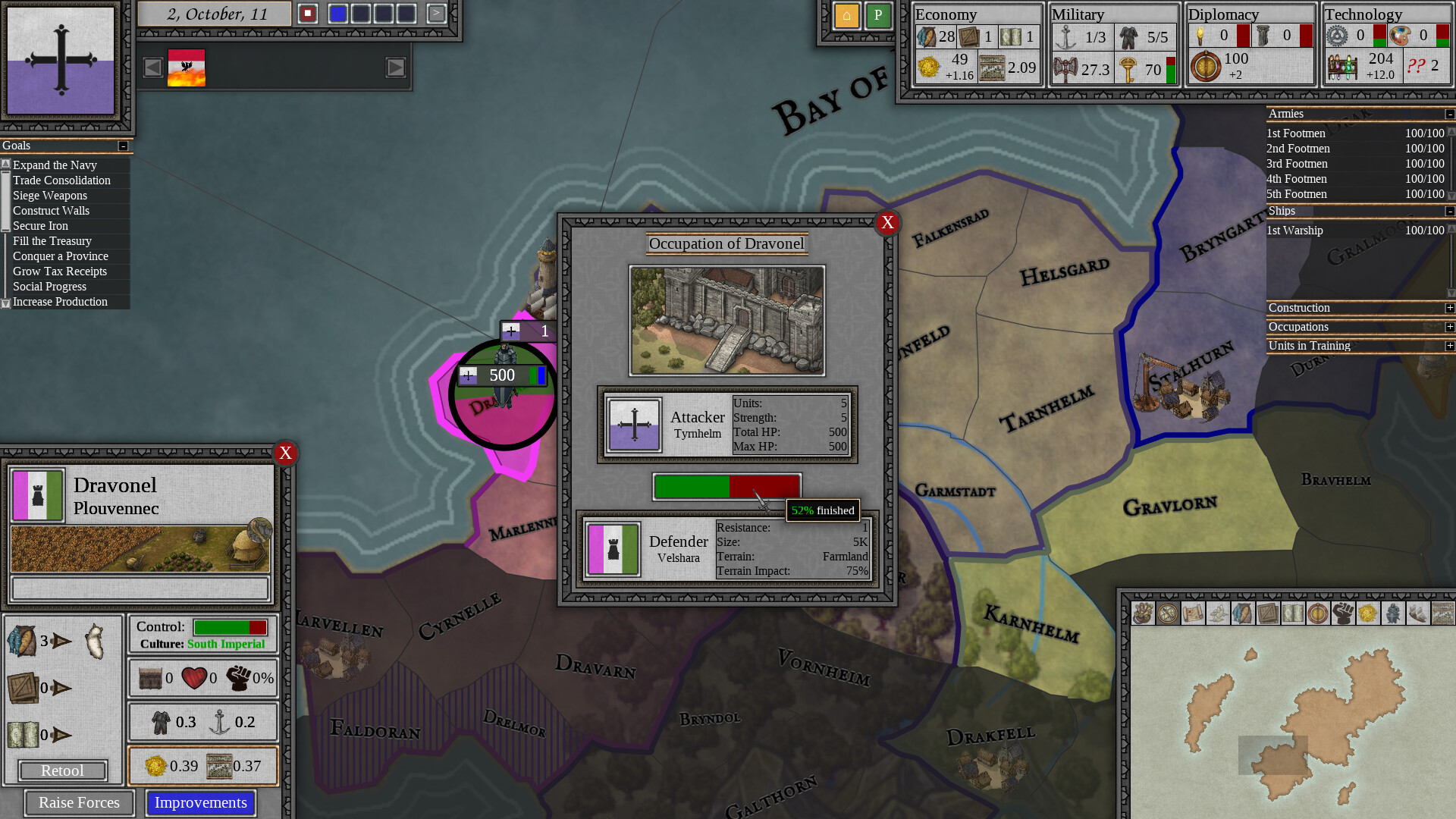Click Tyrnhelm's purple cross banner top-left
This screenshot has width=1456, height=819.
60,59
